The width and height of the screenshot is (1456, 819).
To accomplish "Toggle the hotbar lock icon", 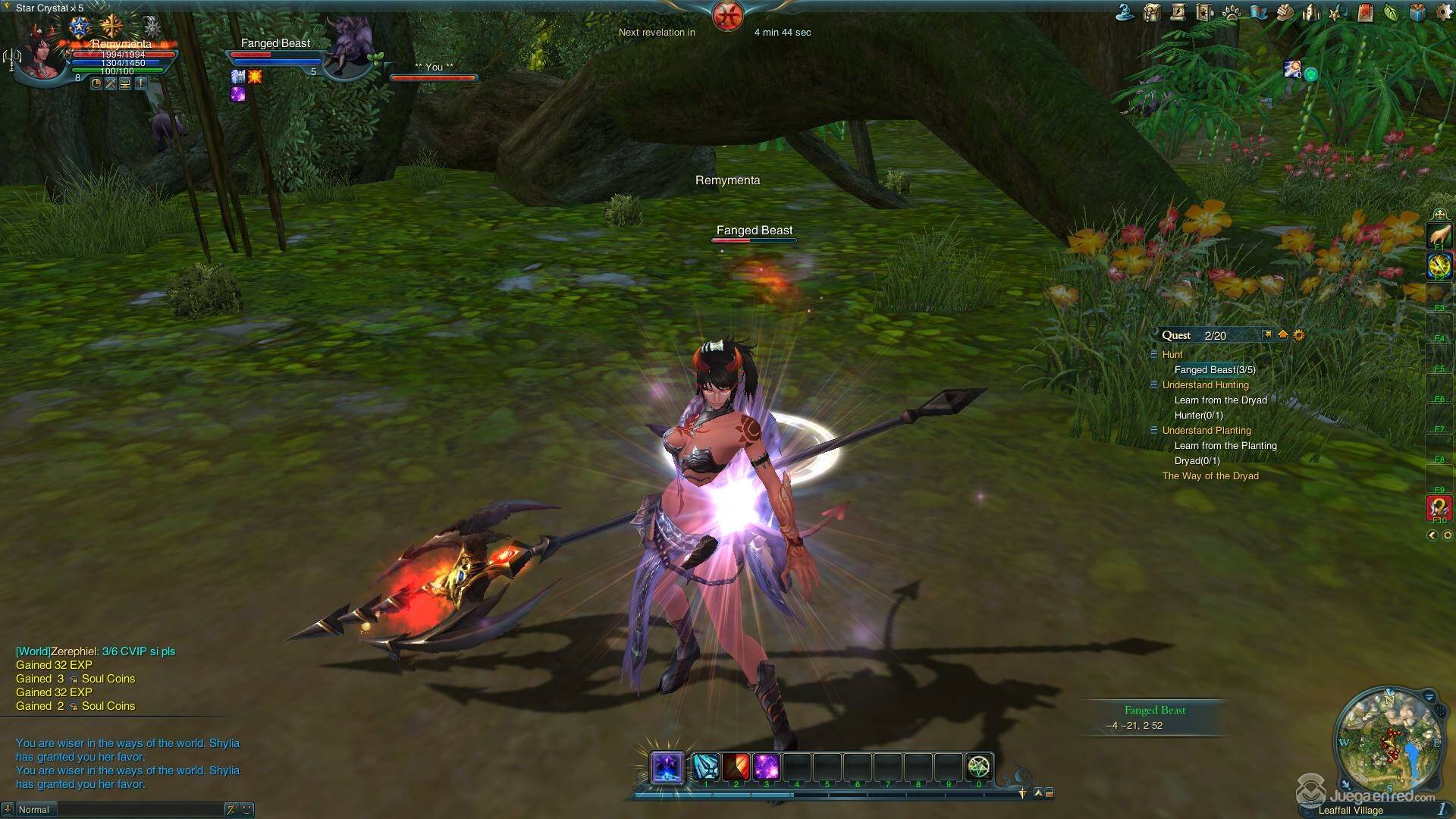I will coord(1050,793).
